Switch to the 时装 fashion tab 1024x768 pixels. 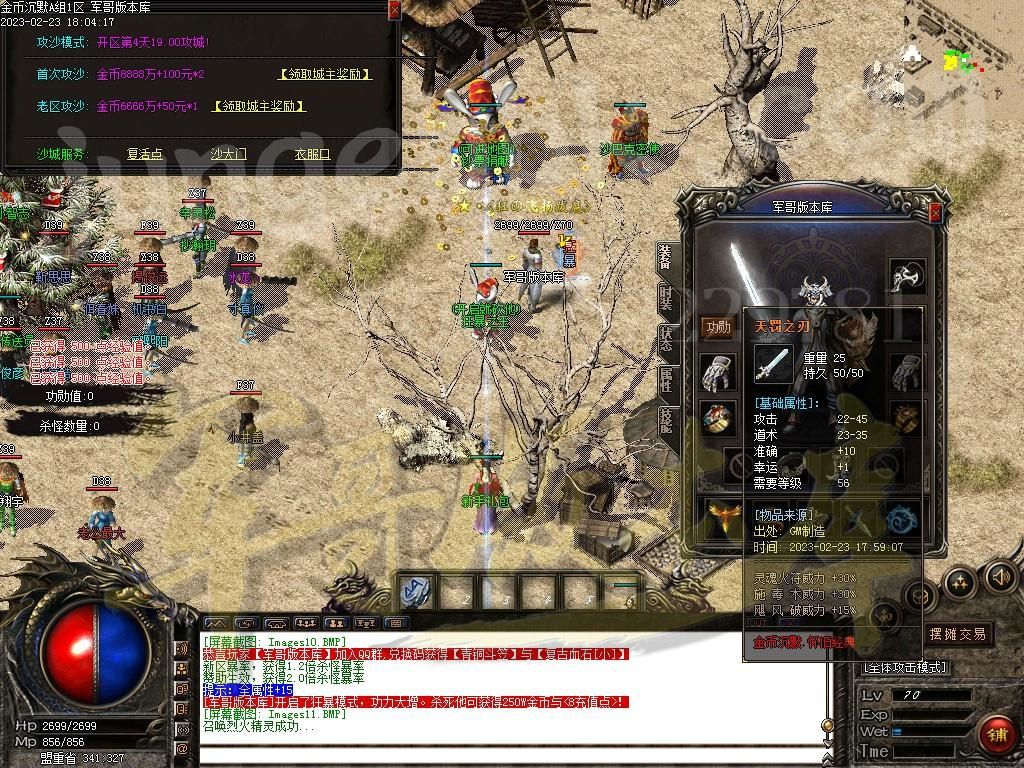666,297
